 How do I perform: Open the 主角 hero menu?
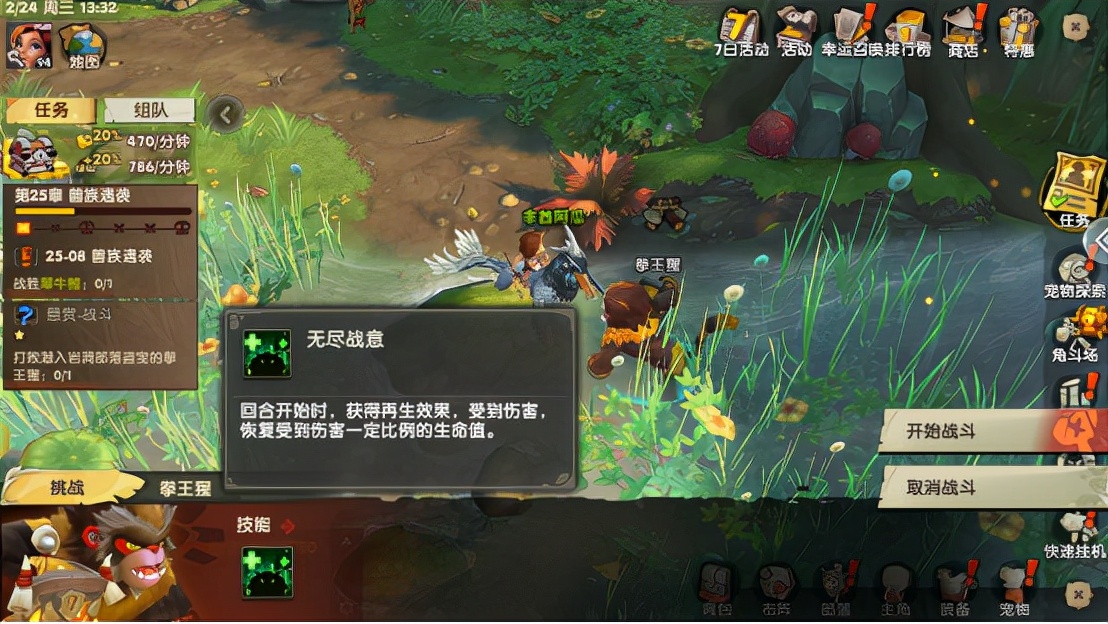coord(895,588)
